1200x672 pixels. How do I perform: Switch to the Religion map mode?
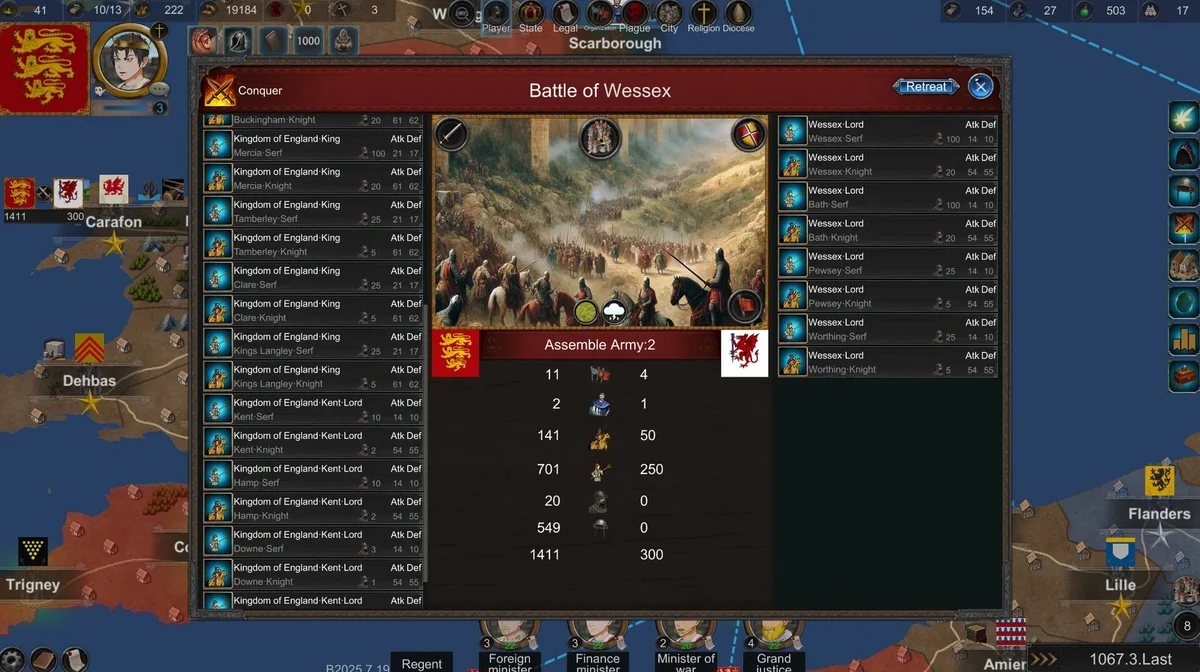click(704, 15)
